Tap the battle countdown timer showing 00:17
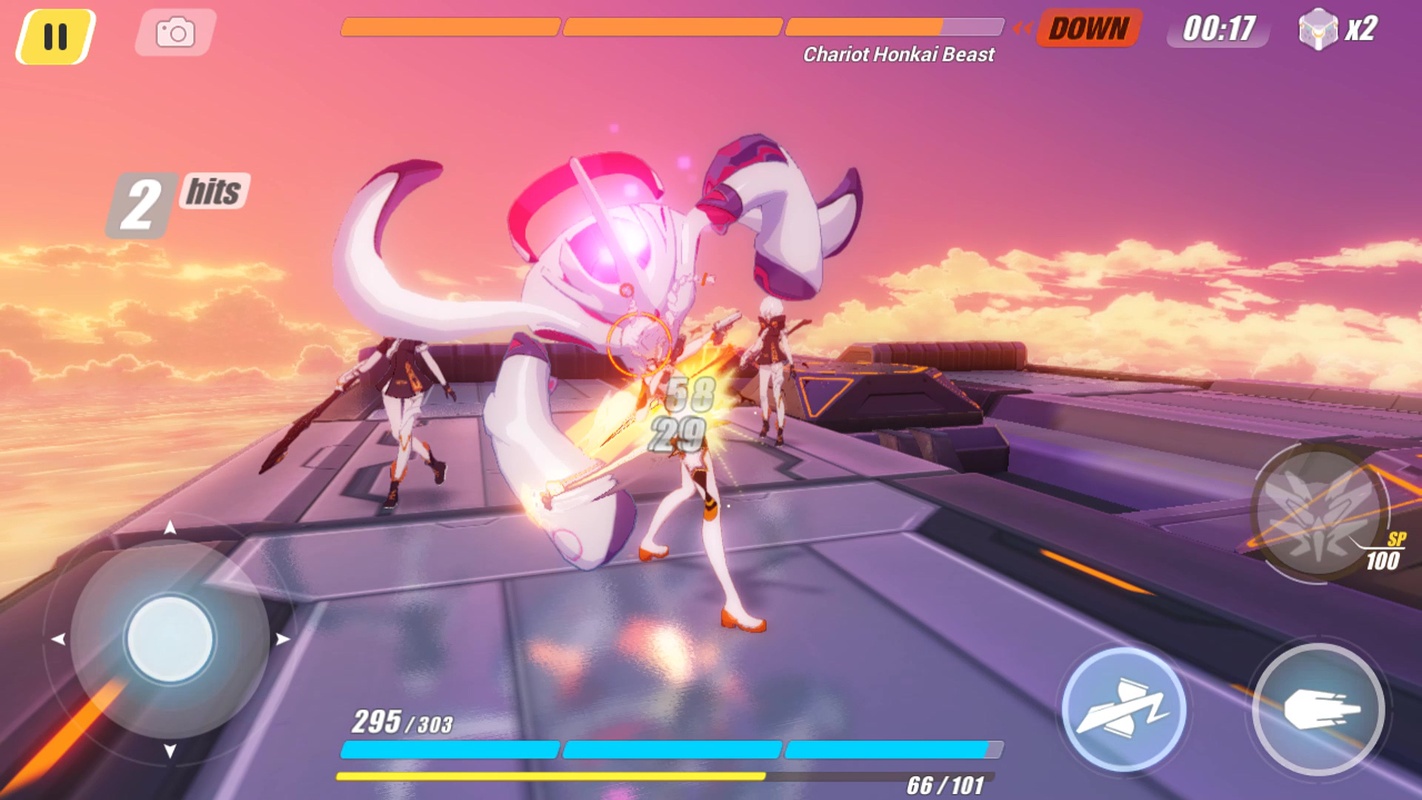The width and height of the screenshot is (1422, 800). [x=1216, y=29]
